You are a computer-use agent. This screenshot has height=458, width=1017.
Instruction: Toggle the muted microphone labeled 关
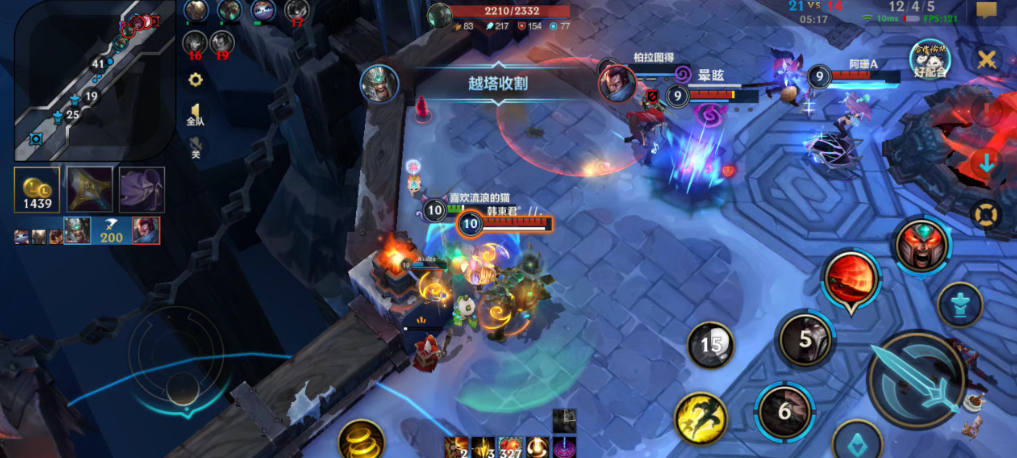click(x=196, y=146)
